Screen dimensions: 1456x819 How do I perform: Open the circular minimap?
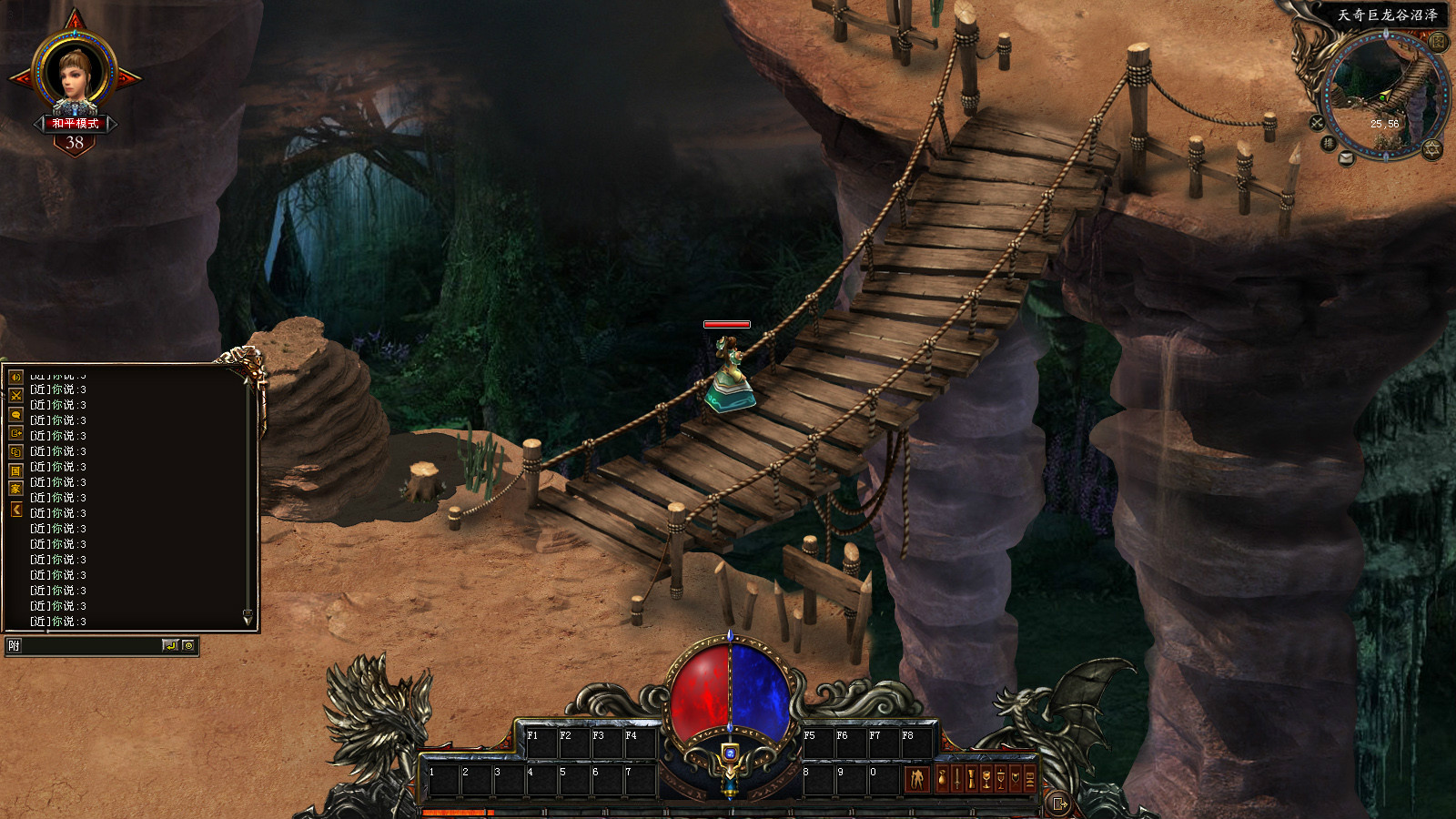(1383, 94)
